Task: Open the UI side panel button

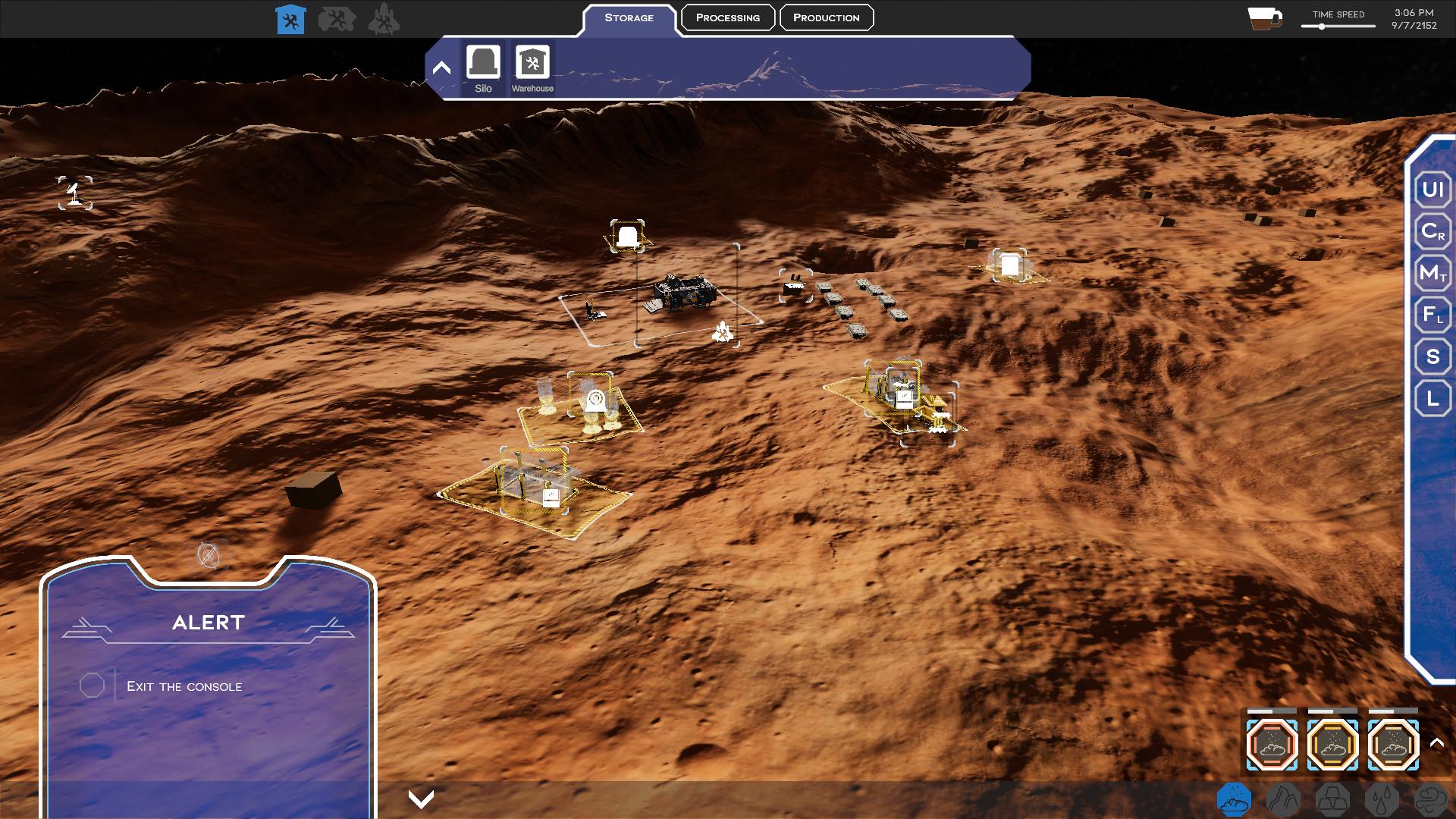Action: 1432,190
